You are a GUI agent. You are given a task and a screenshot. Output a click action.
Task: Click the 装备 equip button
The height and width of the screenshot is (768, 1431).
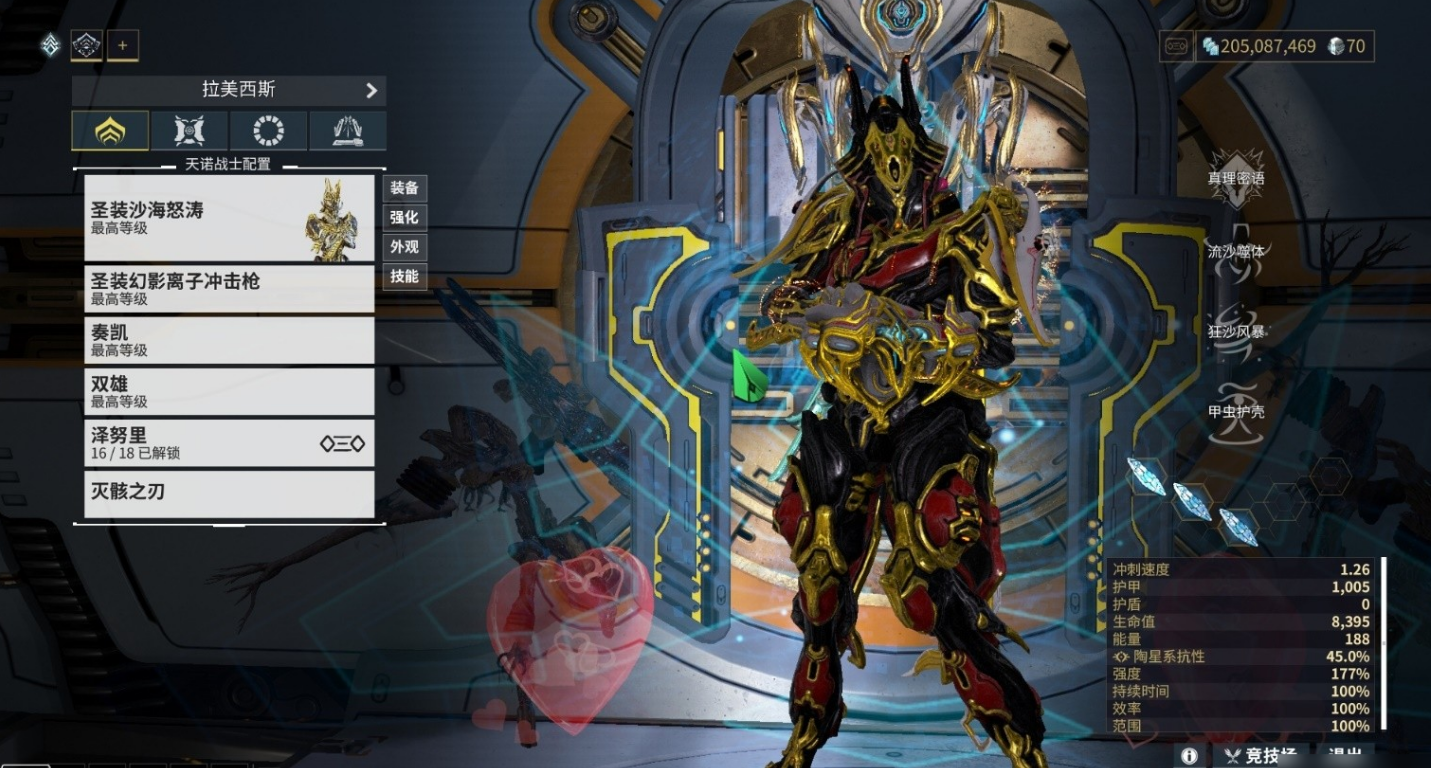pyautogui.click(x=404, y=188)
